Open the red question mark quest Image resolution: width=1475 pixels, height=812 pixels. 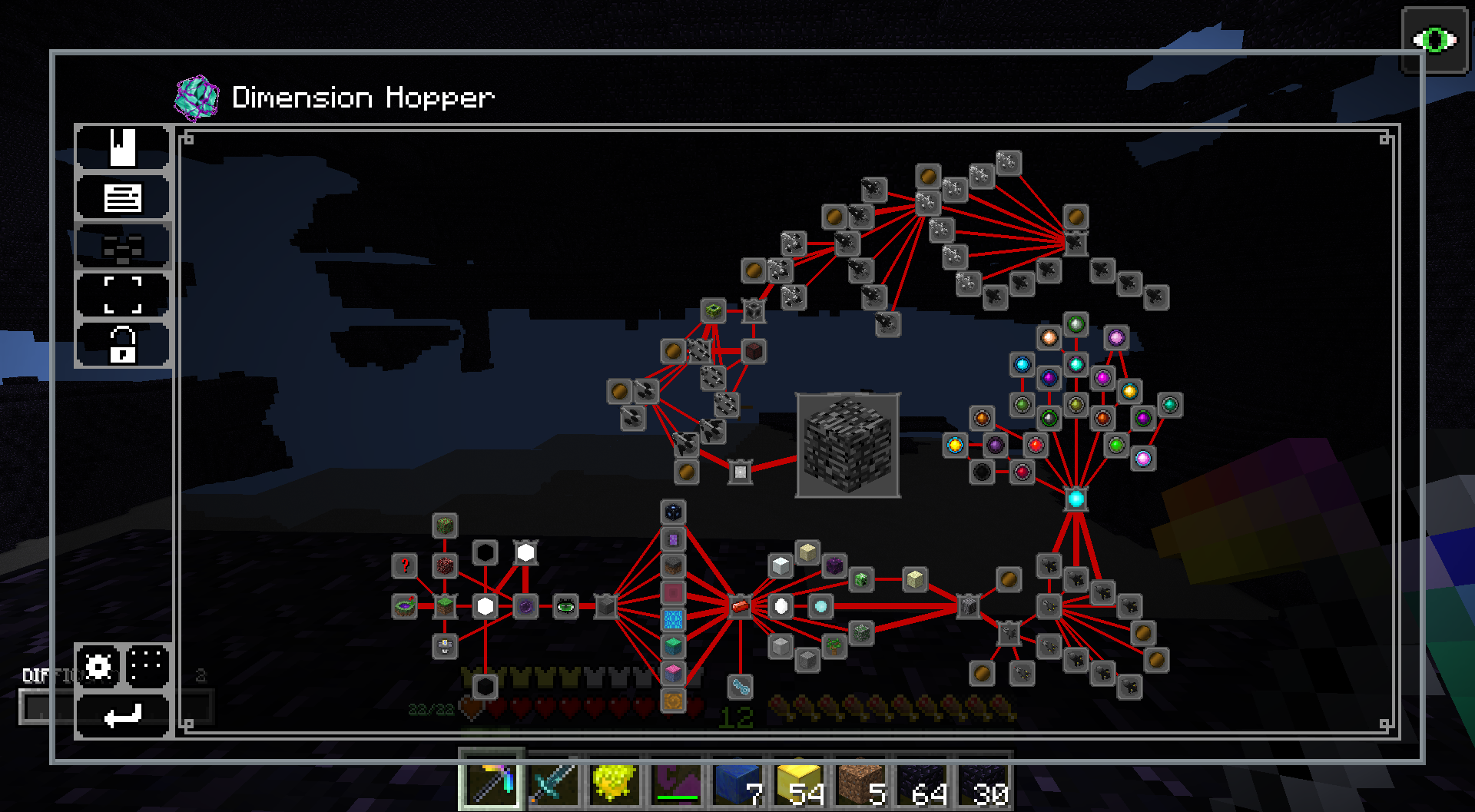click(404, 566)
